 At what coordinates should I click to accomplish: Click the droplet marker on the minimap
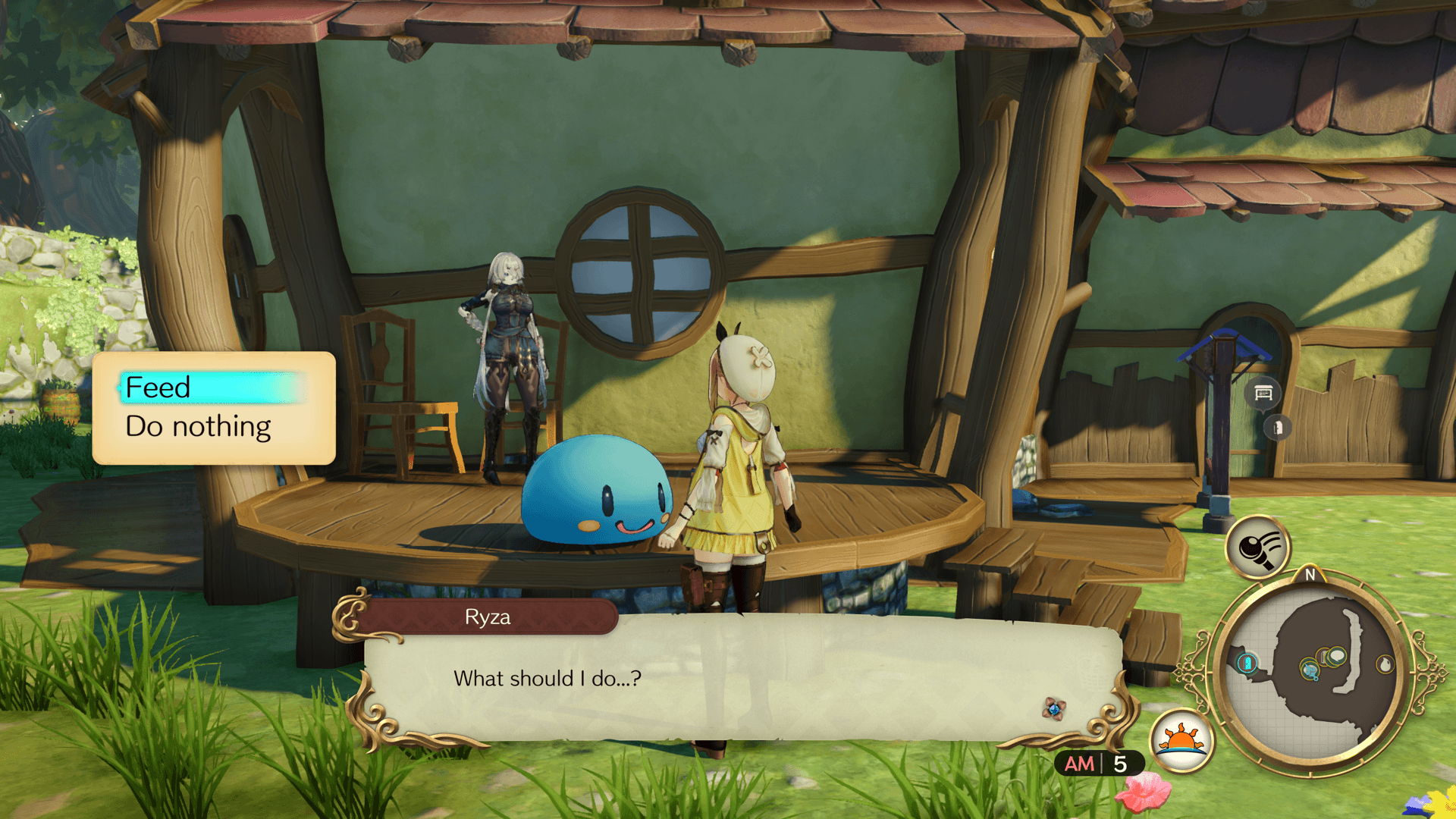1385,664
